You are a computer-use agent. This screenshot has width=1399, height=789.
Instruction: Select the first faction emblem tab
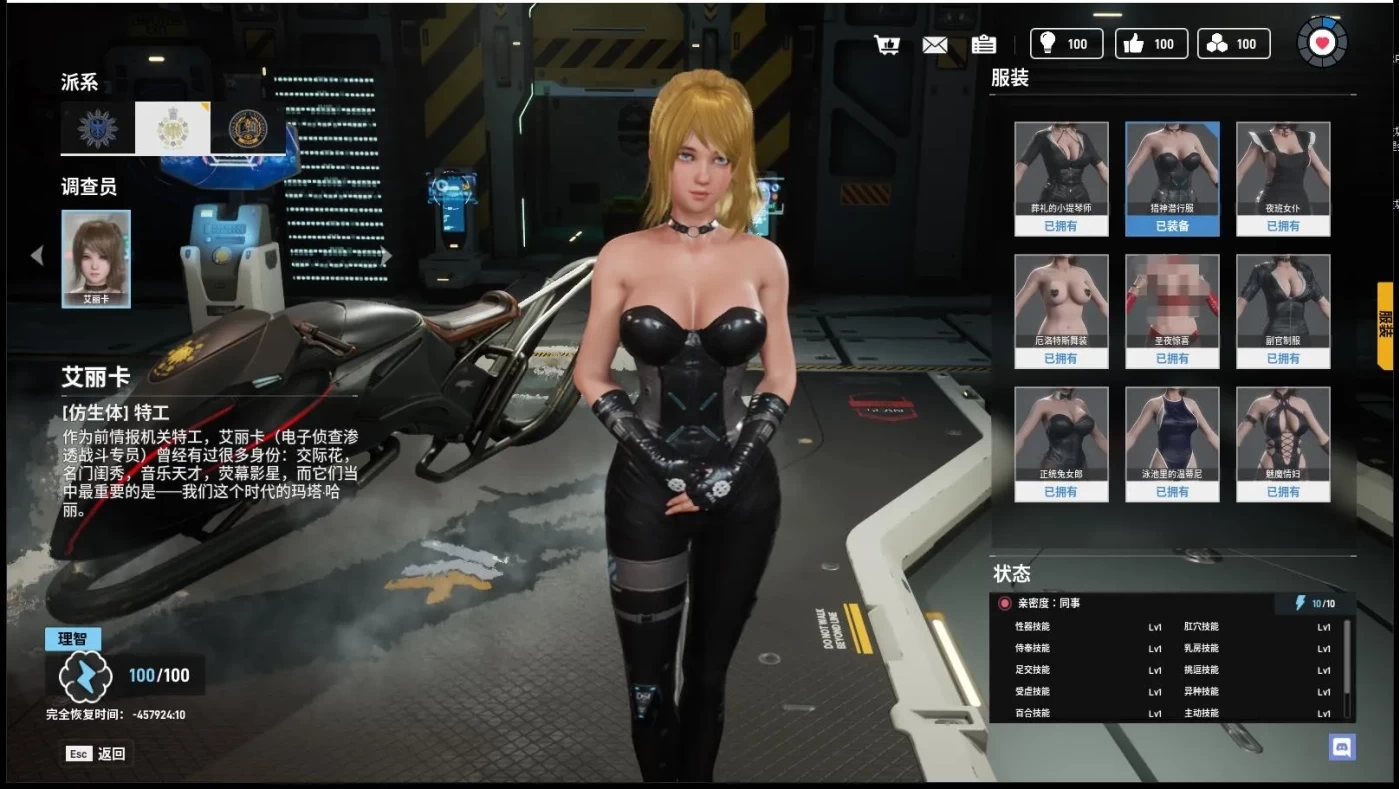(98, 128)
